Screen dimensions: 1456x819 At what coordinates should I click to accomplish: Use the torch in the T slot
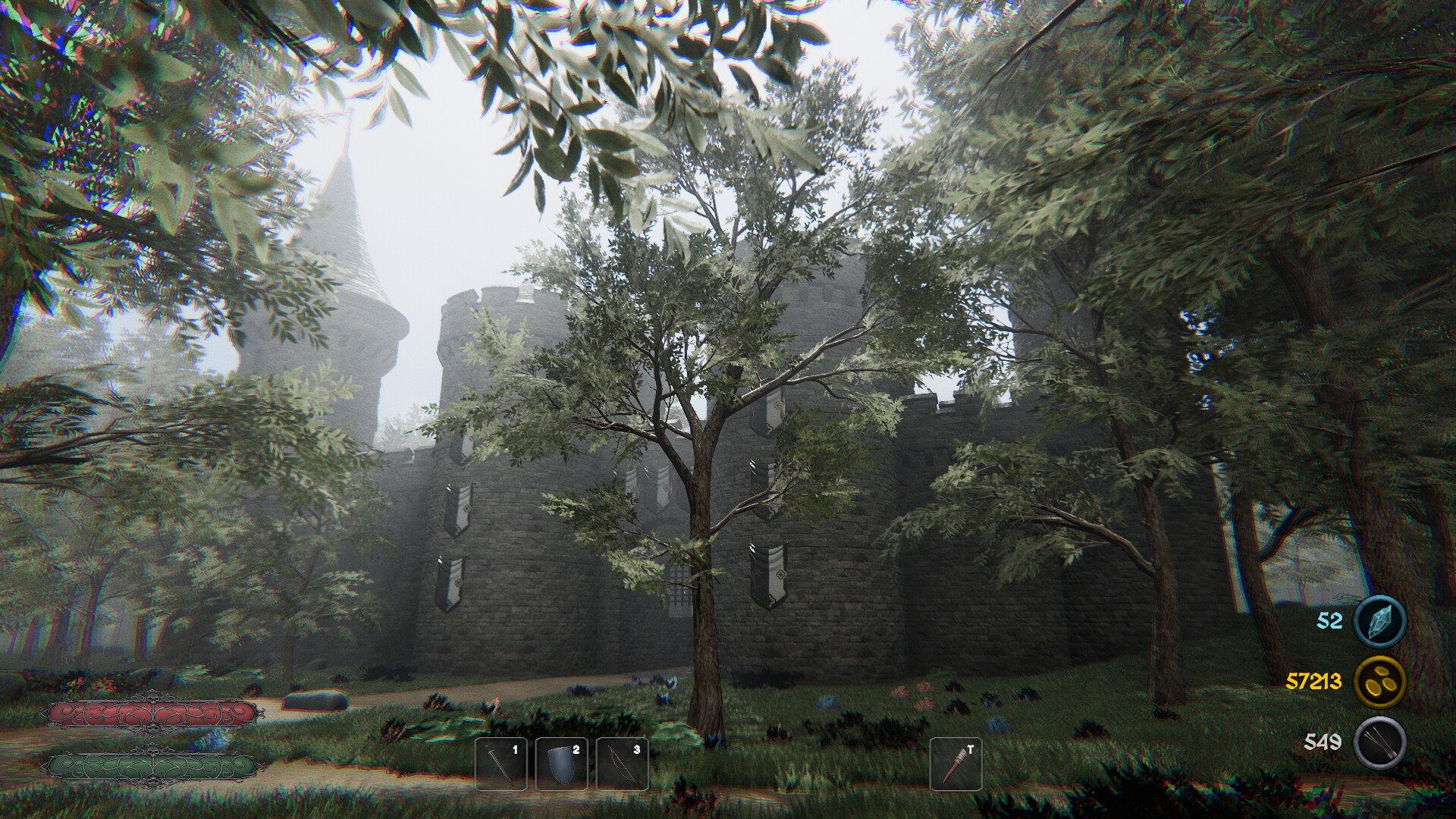[955, 764]
